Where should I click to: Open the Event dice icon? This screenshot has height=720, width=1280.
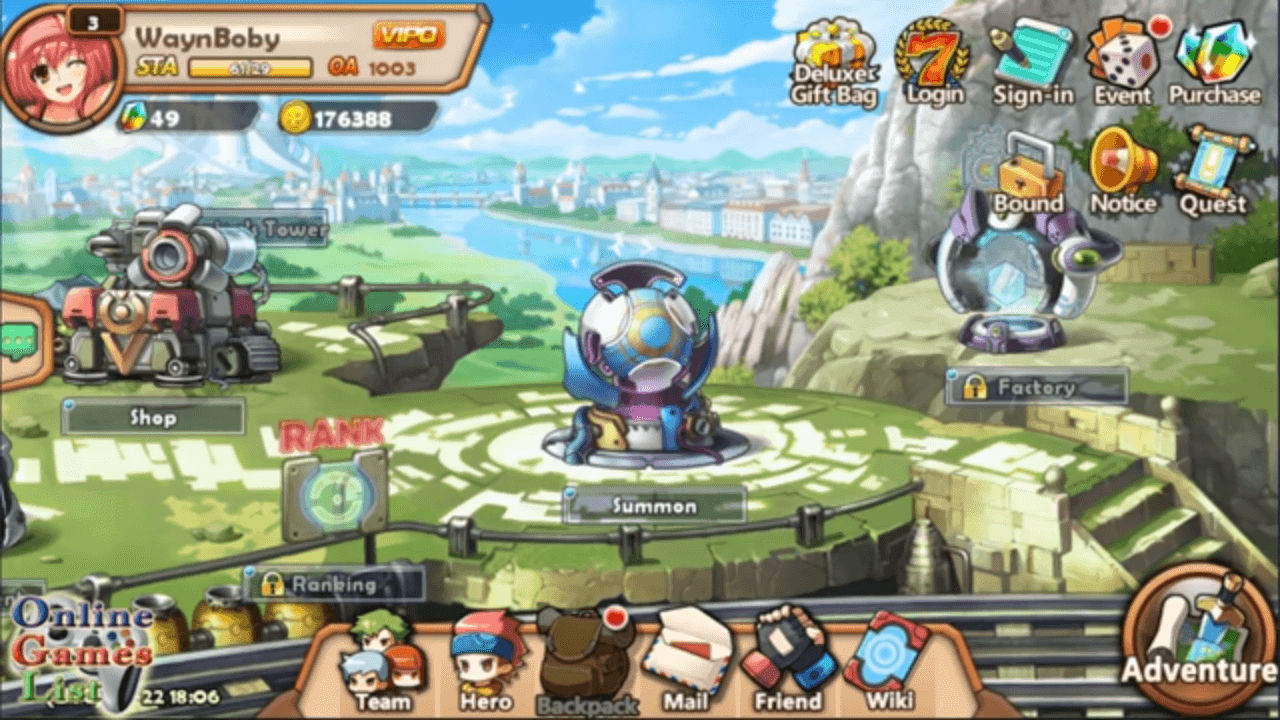pyautogui.click(x=1122, y=62)
